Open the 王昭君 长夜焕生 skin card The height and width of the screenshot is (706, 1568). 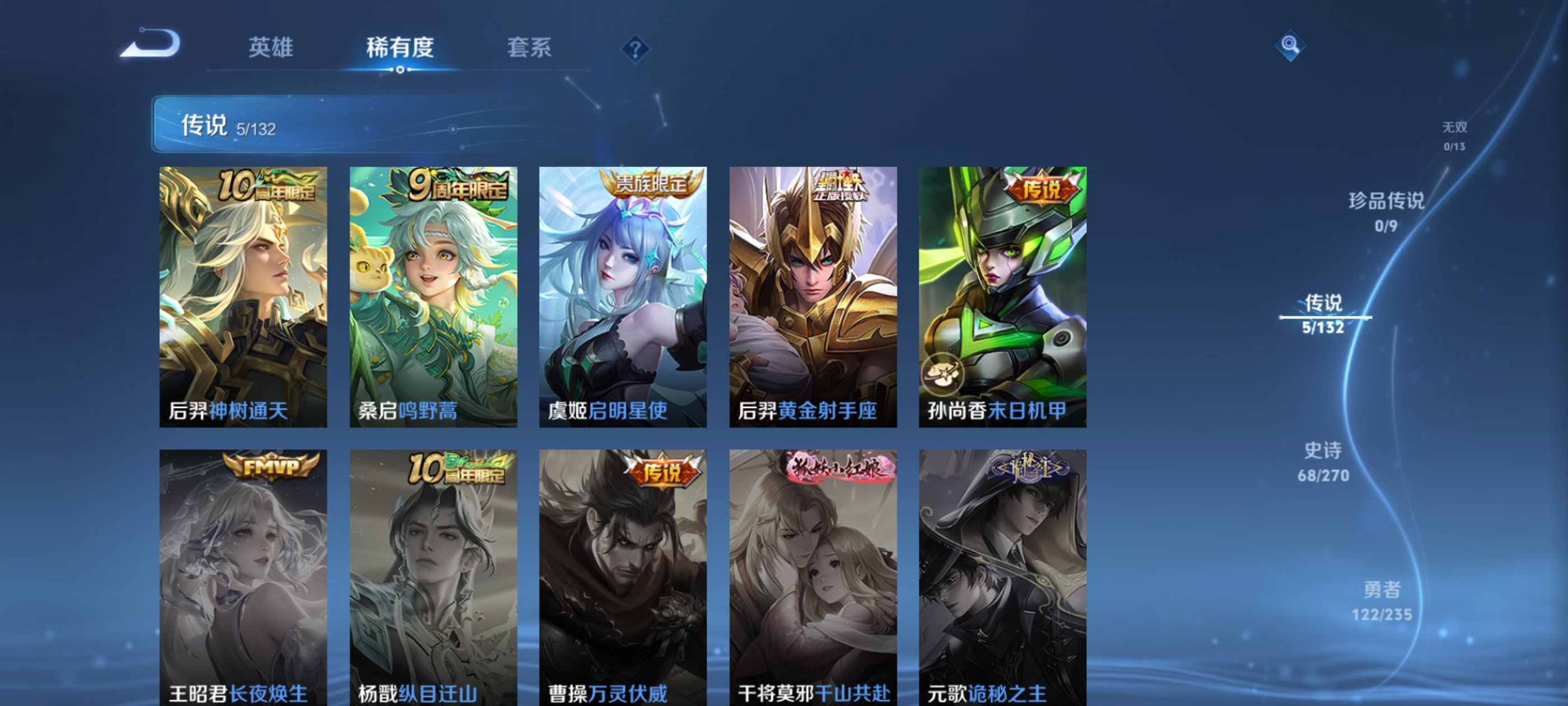tap(244, 578)
